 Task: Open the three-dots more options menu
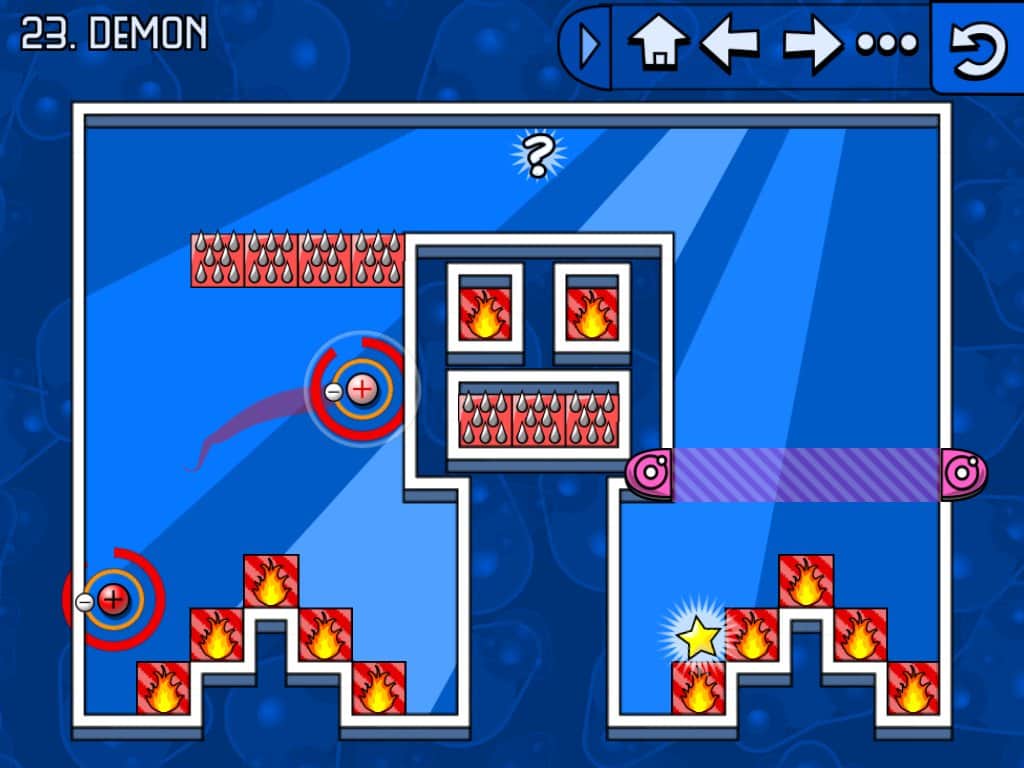tap(886, 44)
